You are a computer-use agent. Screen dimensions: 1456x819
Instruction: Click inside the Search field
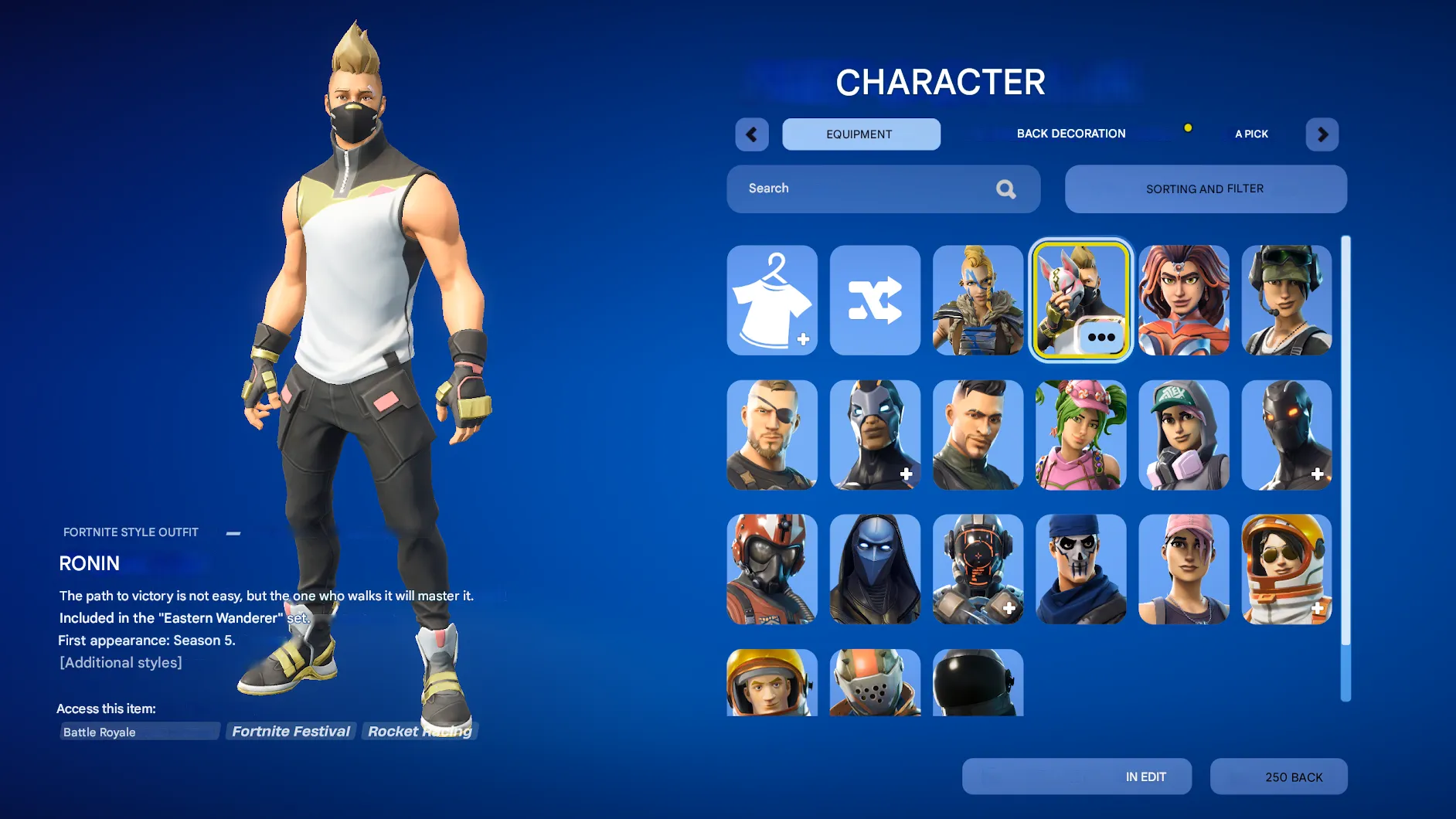pos(850,189)
